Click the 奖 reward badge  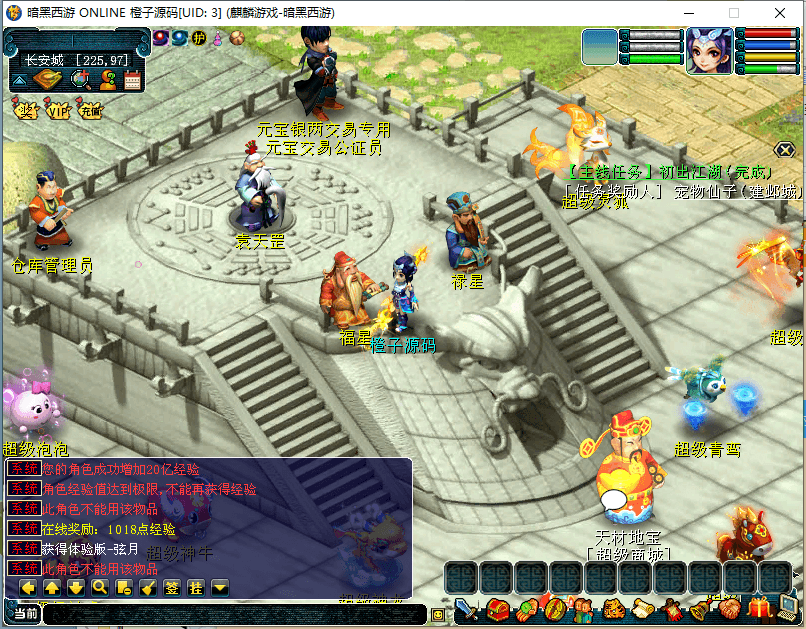point(26,110)
